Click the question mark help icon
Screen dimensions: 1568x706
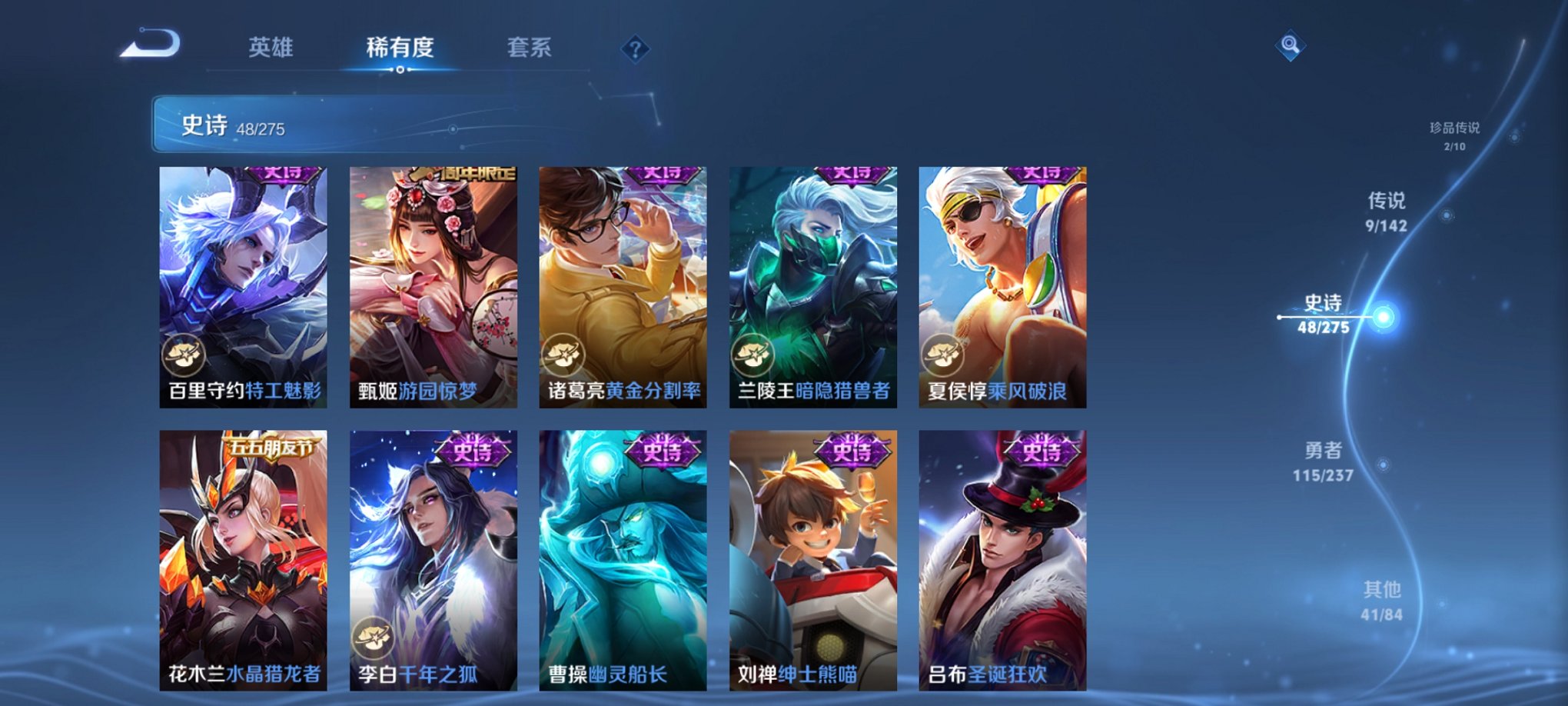tap(634, 49)
